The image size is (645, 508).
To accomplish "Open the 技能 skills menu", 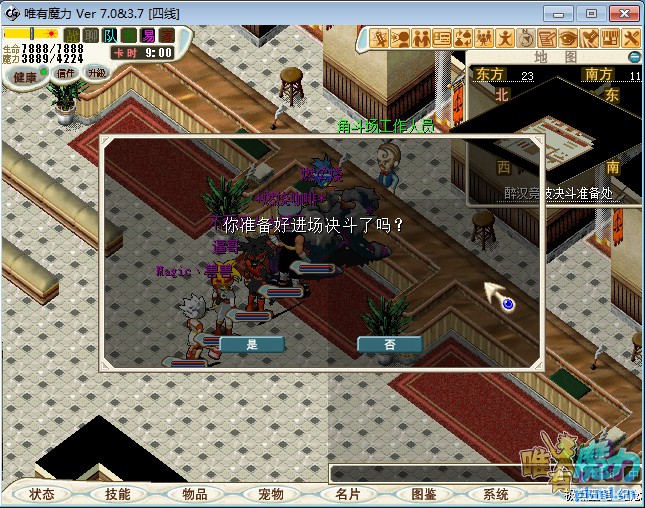I will click(x=118, y=494).
